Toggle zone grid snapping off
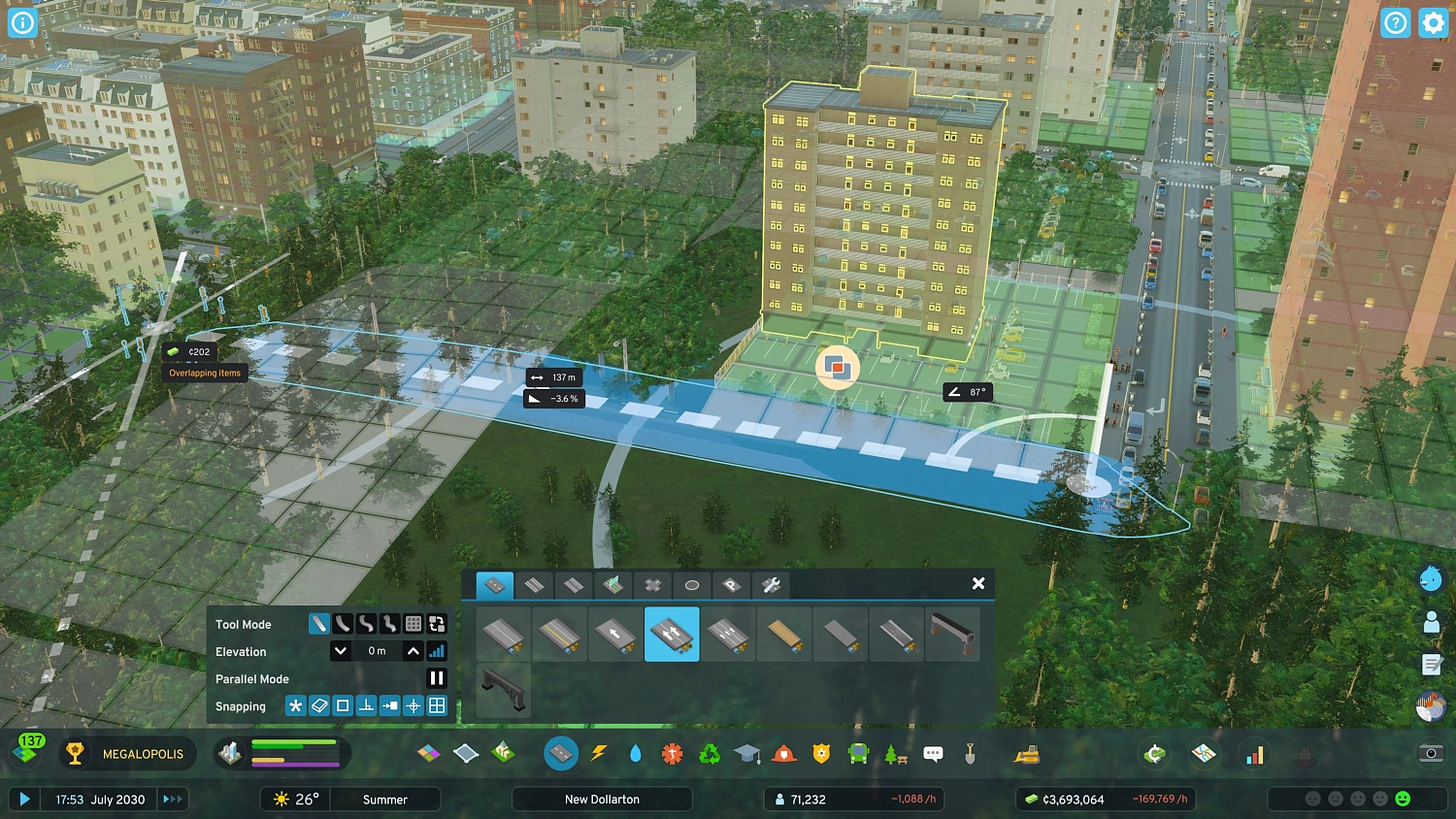Image resolution: width=1456 pixels, height=819 pixels. [x=437, y=705]
